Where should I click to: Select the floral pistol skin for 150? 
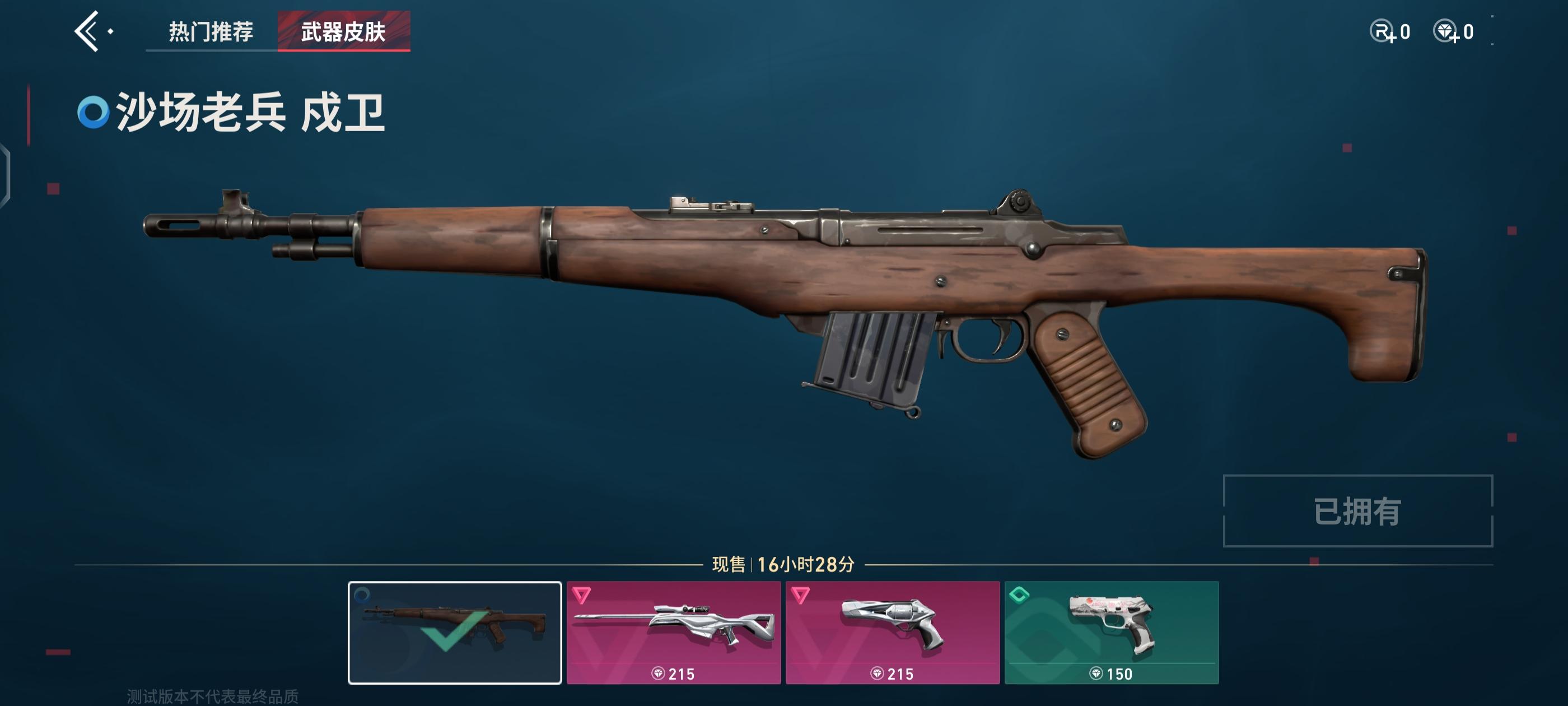1112,632
